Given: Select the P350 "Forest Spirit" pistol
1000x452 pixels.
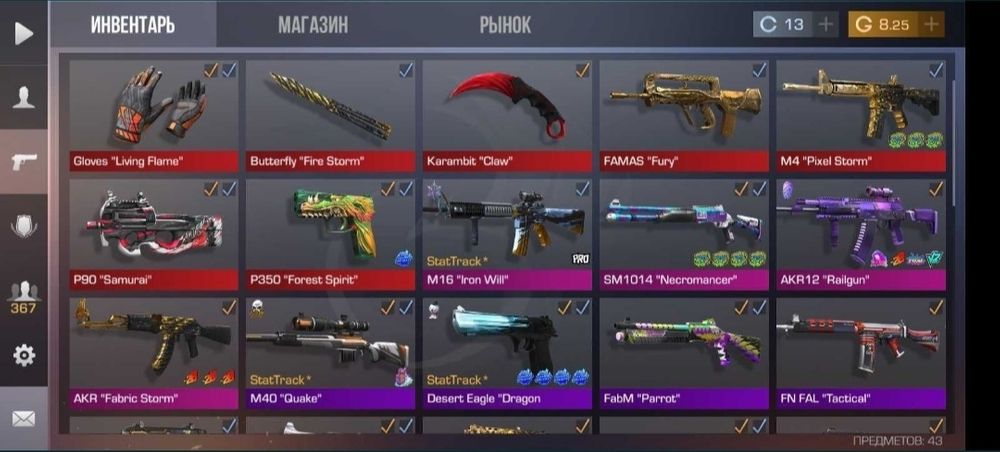Looking at the screenshot, I should tap(331, 232).
